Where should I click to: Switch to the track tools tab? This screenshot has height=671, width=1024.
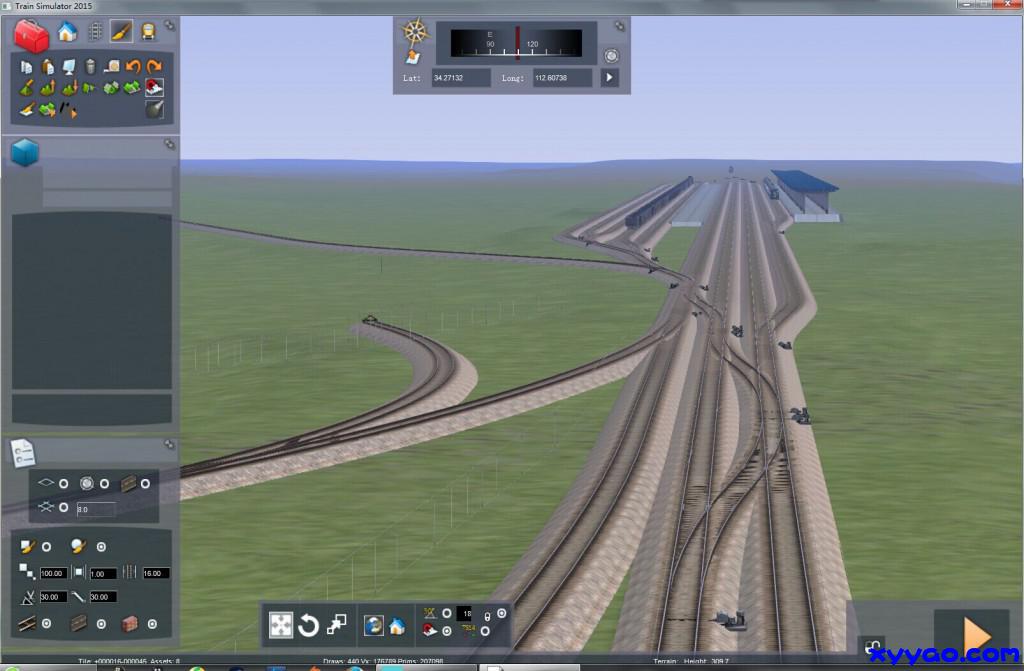pos(95,32)
